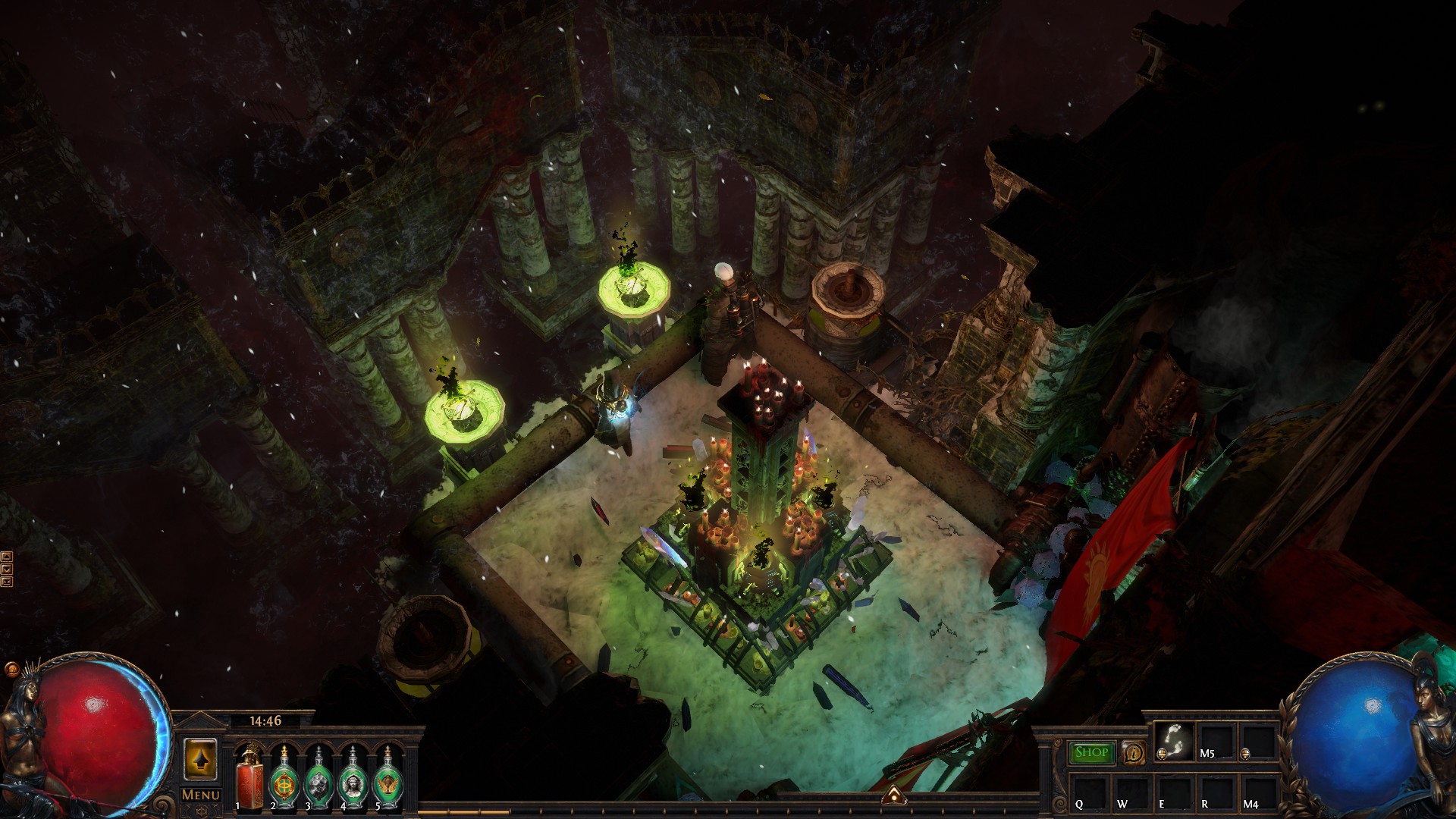Open the chat bubble icon above the life orb
Viewport: 1456px width, 819px height.
tap(11, 669)
